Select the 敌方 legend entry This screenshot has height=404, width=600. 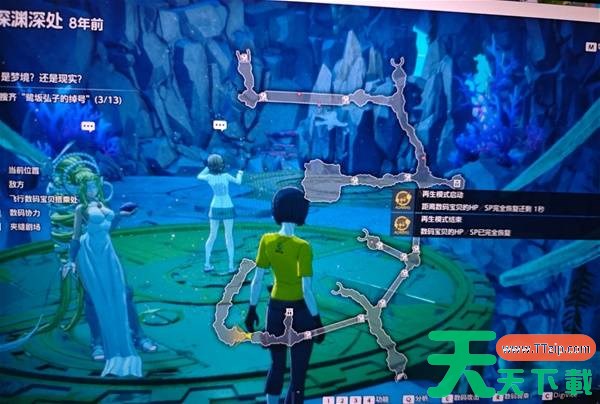click(17, 185)
